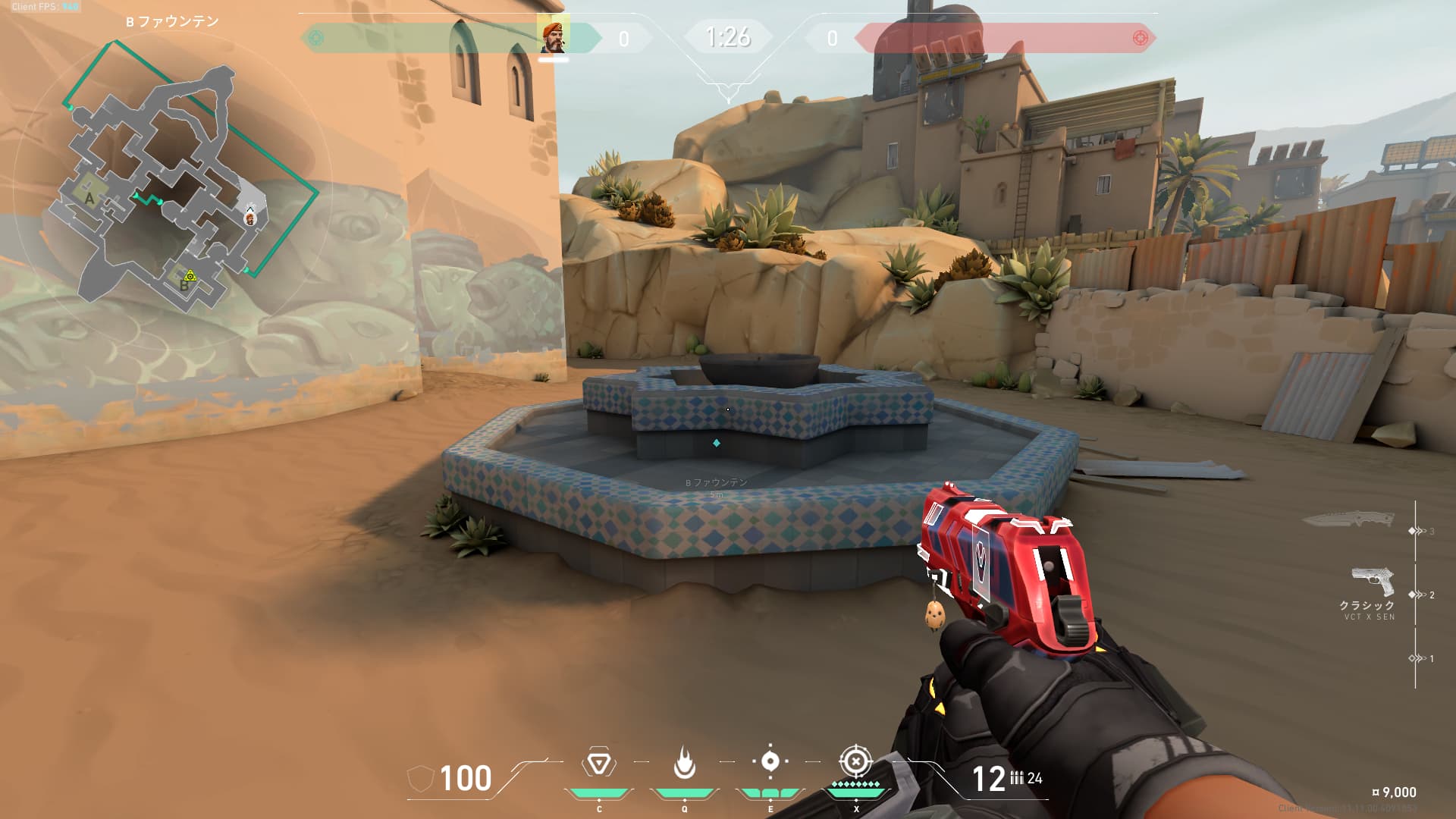Activate the Stim Beacon ability icon
Viewport: 1456px width, 819px height.
coord(598,763)
